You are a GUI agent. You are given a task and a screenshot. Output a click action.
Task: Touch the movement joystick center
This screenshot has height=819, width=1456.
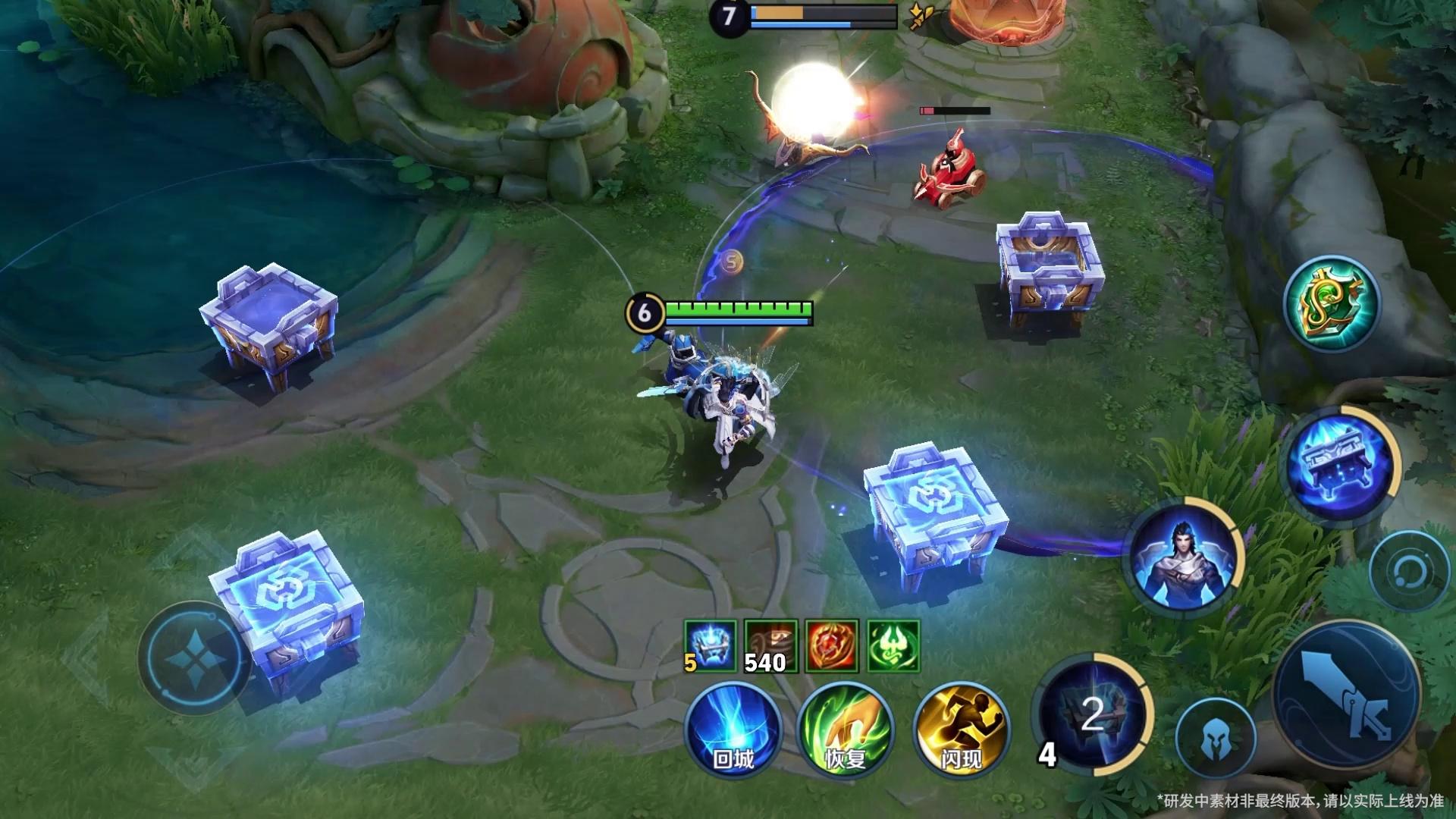coord(194,657)
